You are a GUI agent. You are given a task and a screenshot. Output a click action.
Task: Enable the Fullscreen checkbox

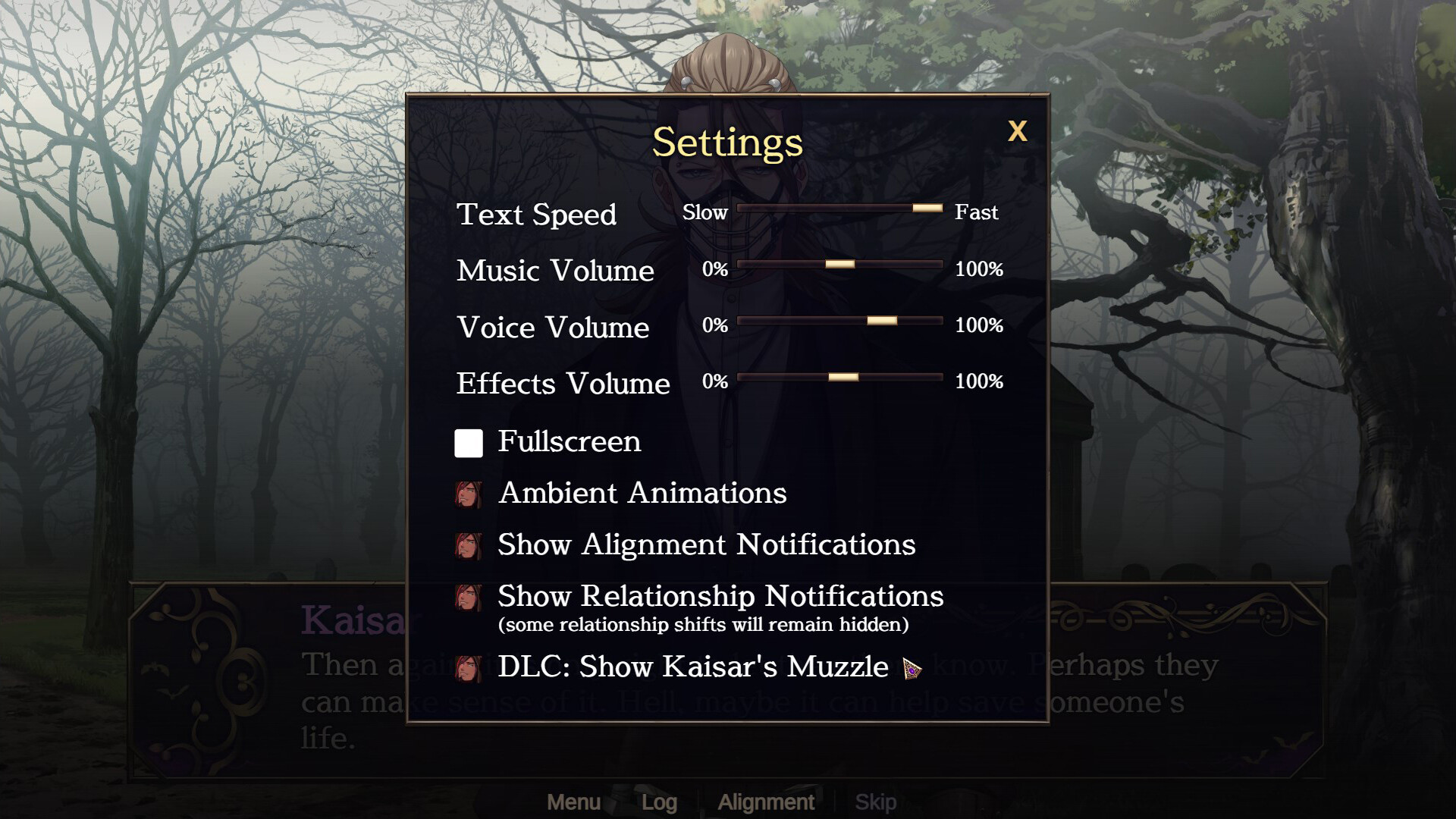[x=467, y=443]
